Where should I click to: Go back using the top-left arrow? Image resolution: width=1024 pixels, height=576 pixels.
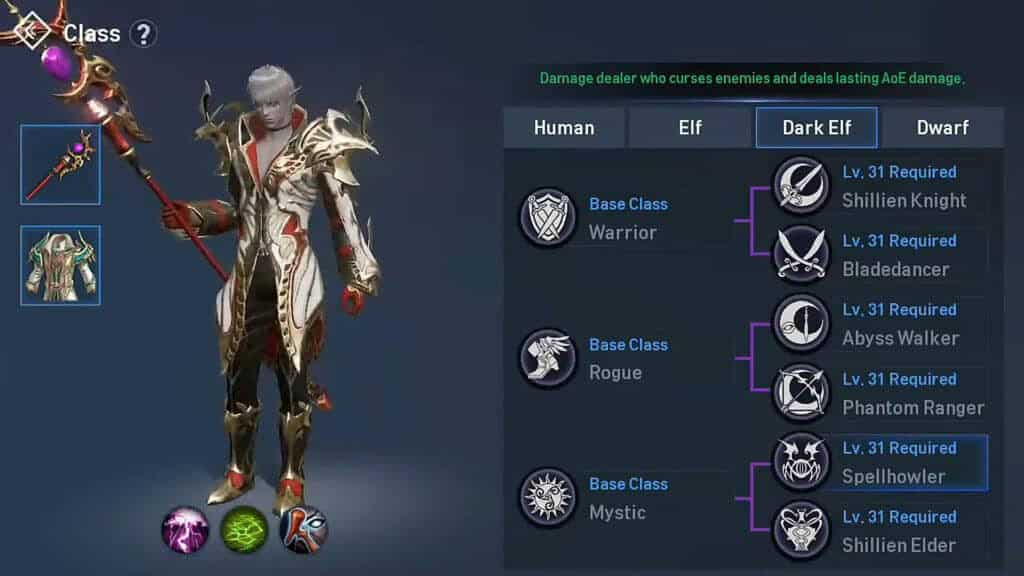30,31
